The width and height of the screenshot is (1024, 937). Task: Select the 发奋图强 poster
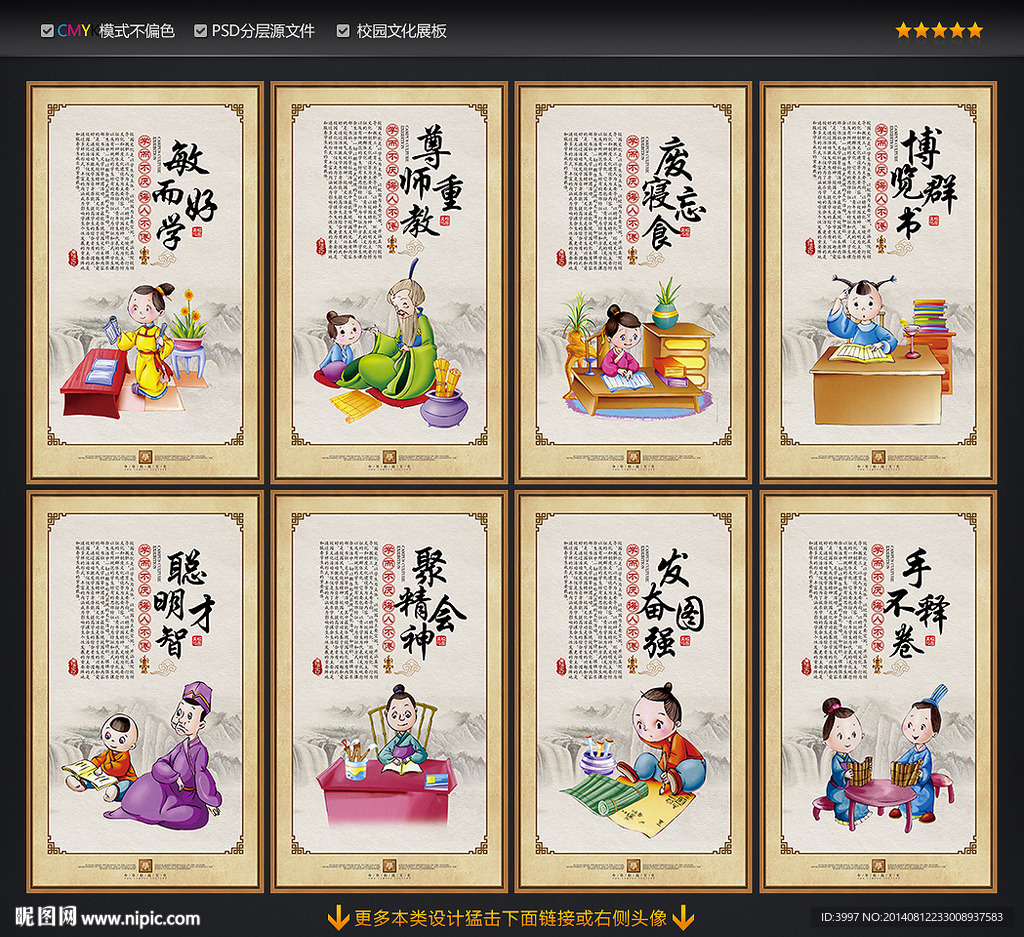[634, 691]
